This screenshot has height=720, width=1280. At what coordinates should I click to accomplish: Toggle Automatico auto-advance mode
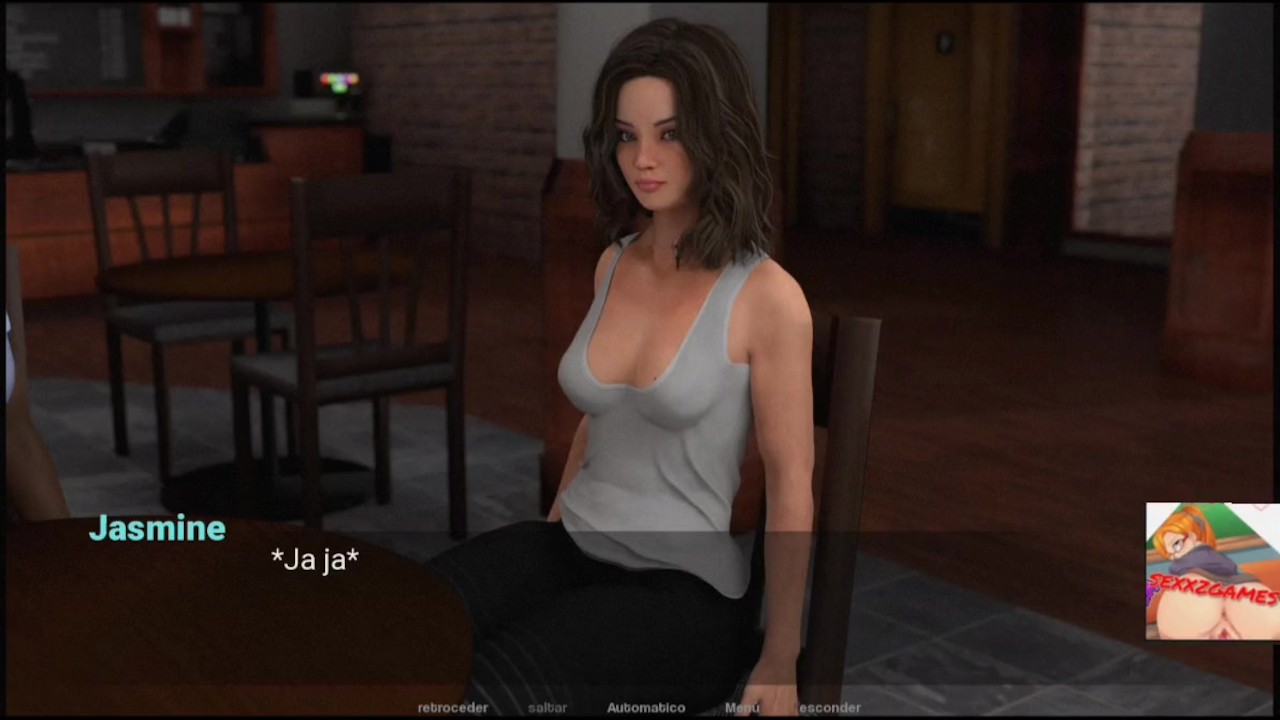tap(646, 708)
